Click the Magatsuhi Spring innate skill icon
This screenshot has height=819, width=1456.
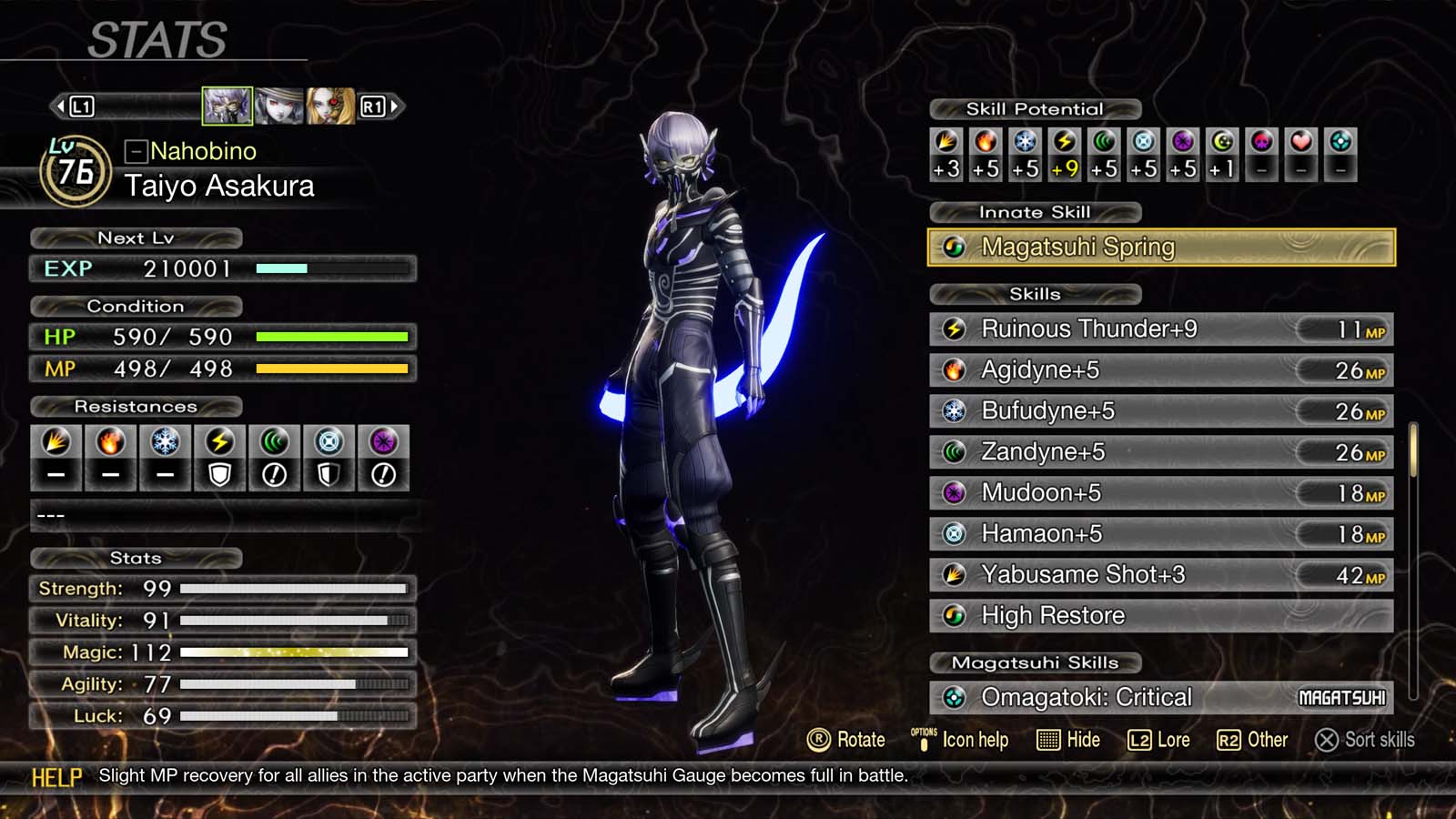click(x=955, y=247)
